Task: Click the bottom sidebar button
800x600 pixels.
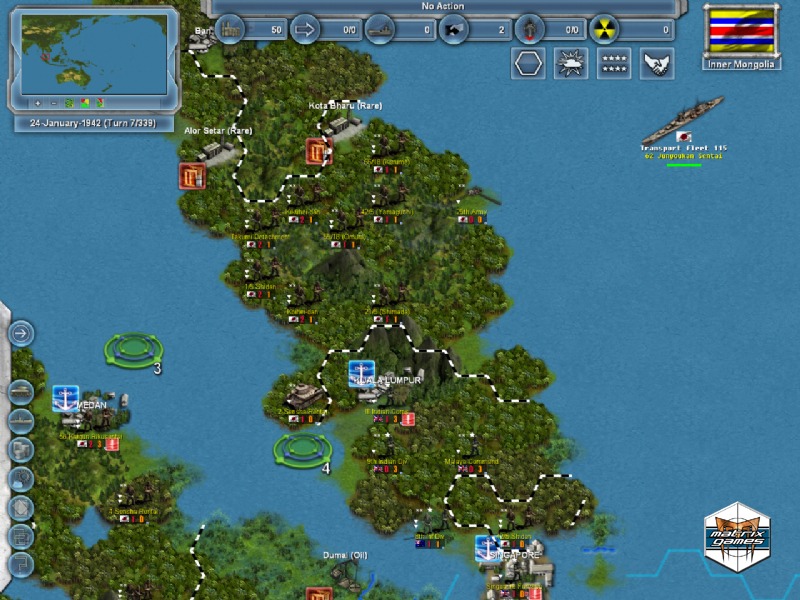Action: [21, 565]
